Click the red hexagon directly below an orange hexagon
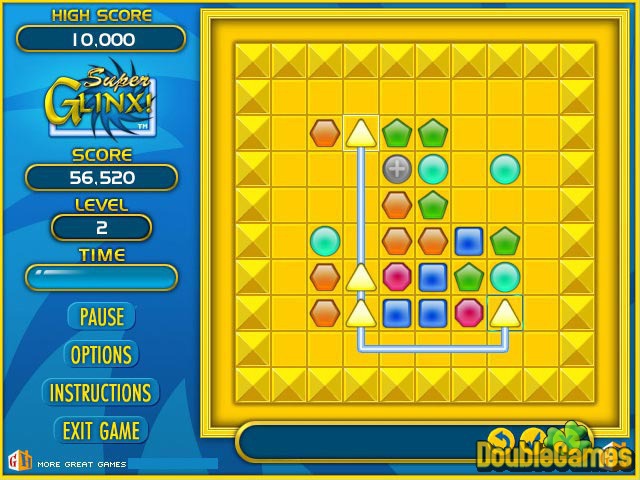 397,277
